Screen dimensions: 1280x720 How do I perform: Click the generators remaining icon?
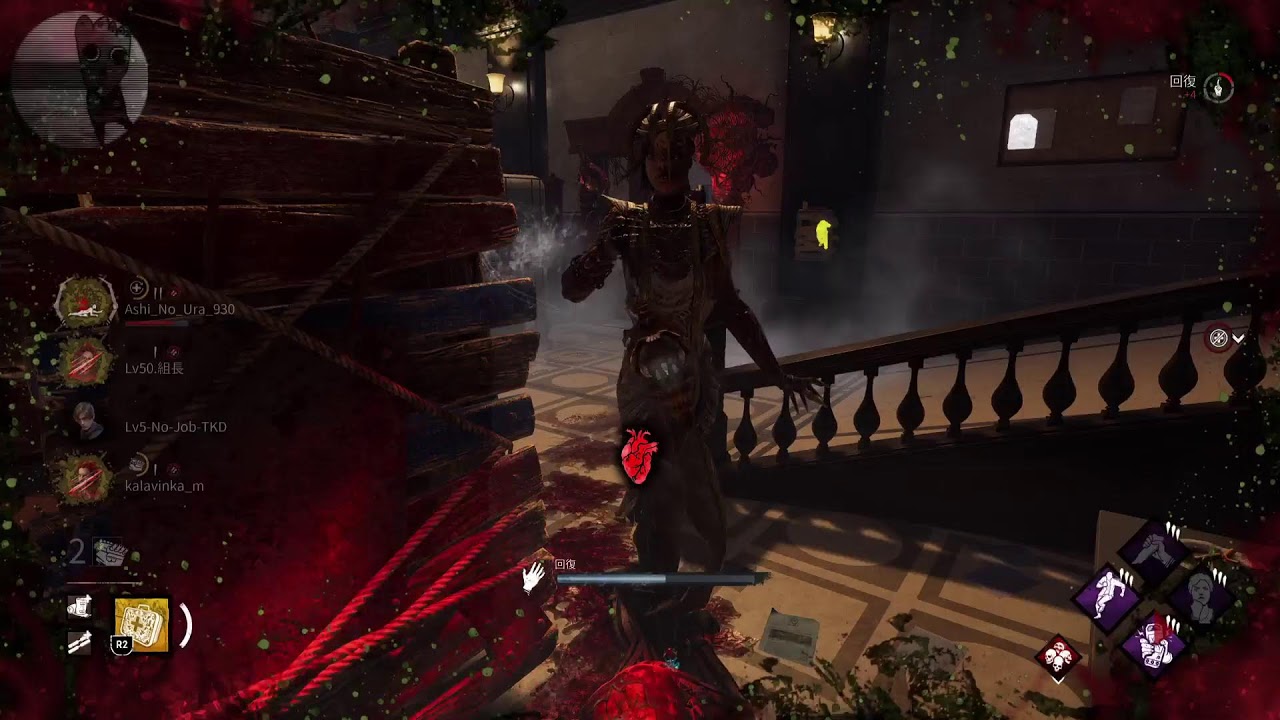(107, 551)
